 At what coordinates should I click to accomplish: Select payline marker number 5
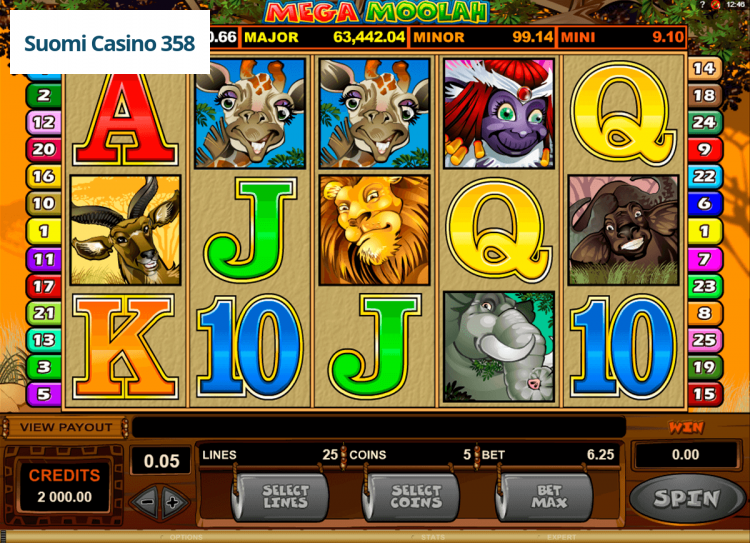[43, 394]
